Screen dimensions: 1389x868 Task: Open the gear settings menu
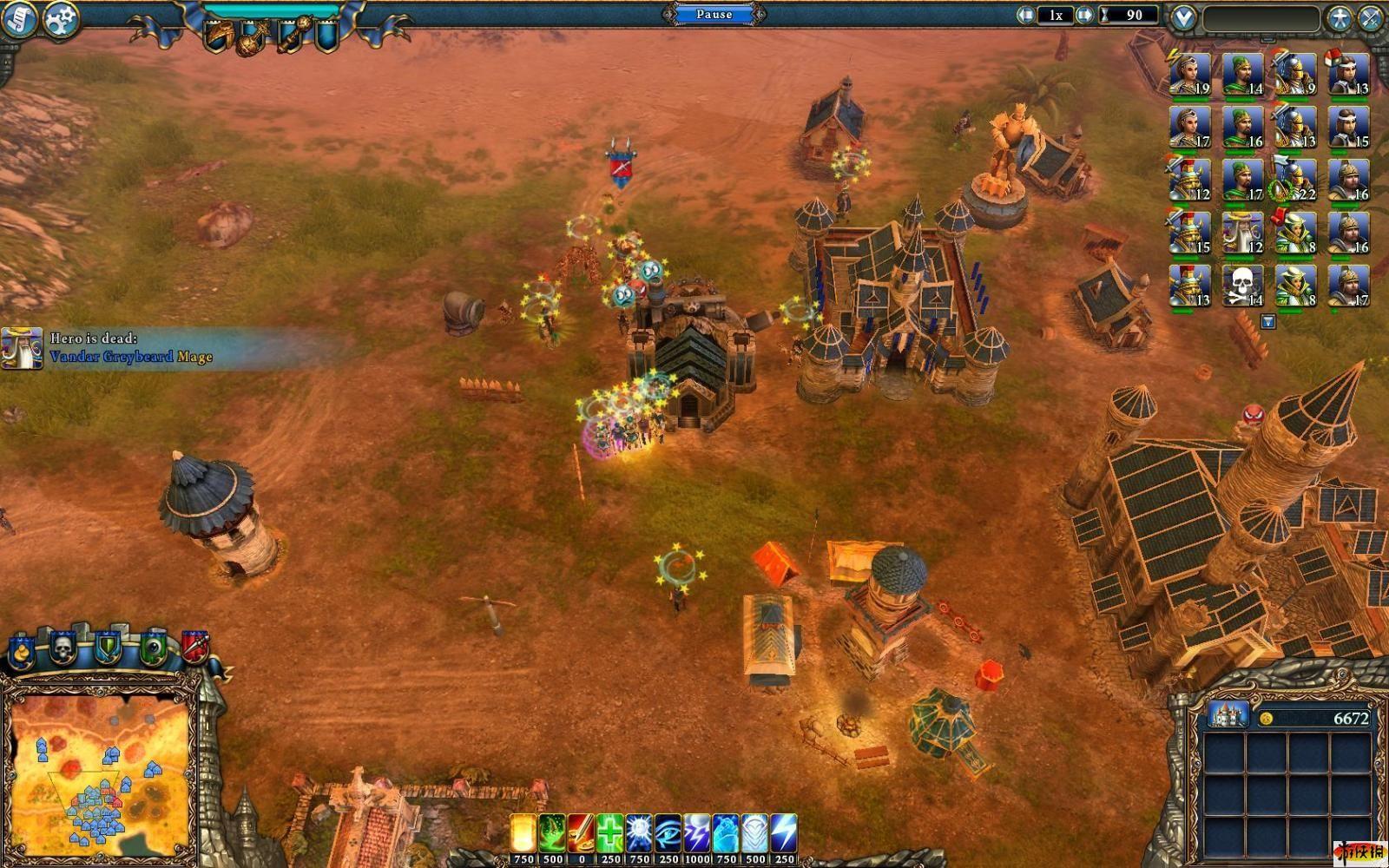tap(62, 19)
